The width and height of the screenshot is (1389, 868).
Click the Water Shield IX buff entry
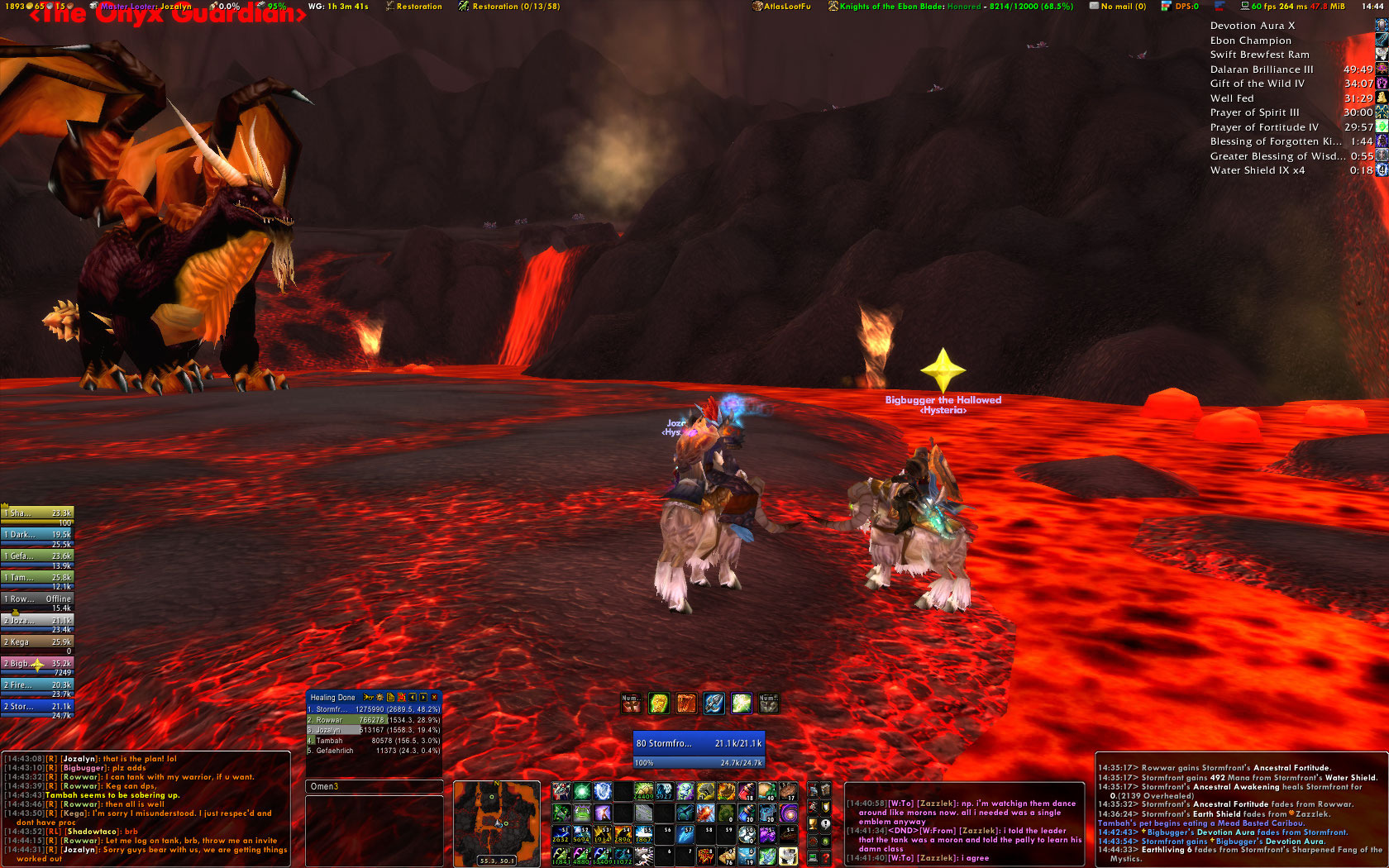coord(1257,170)
